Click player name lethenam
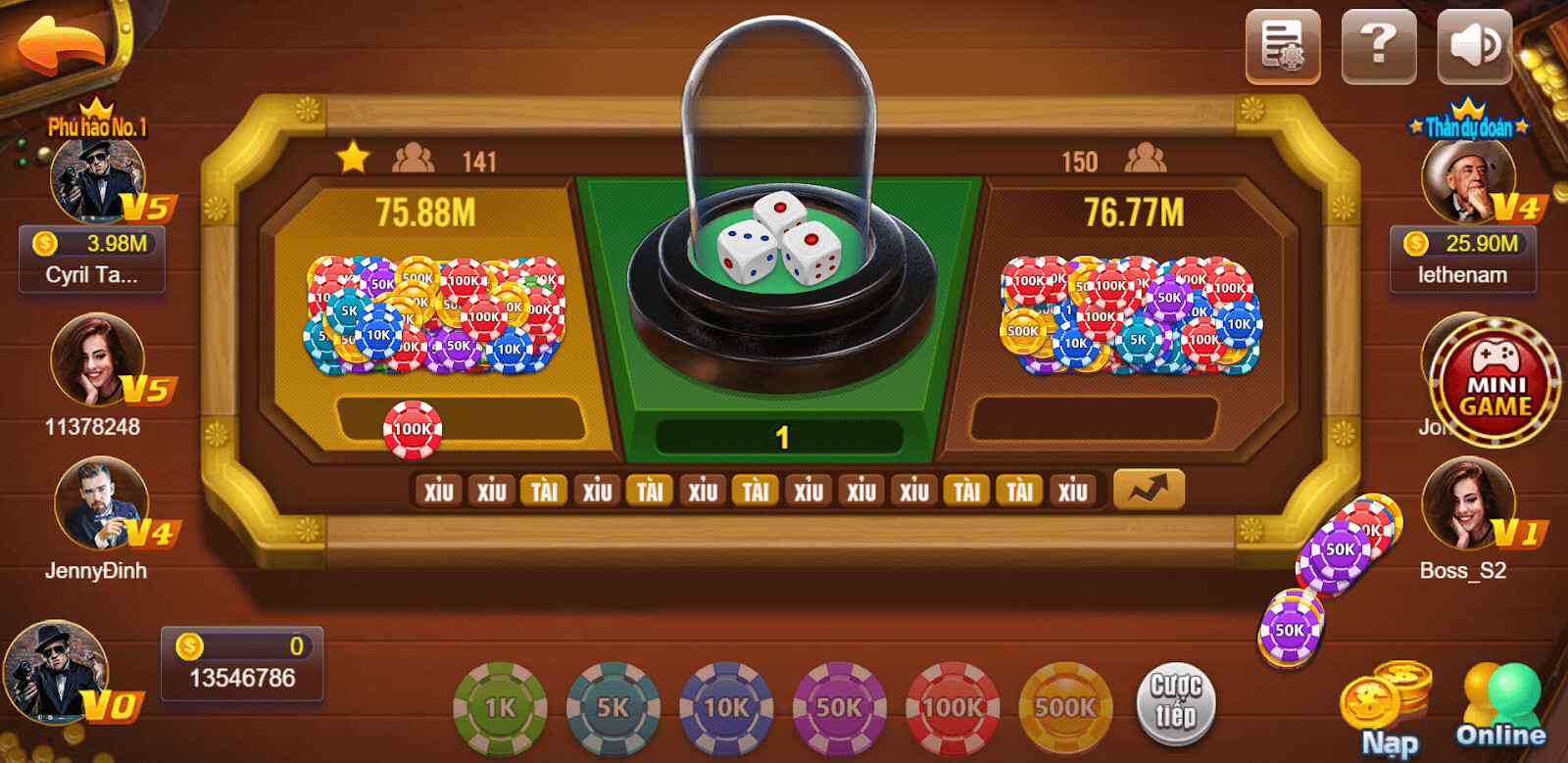 coord(1463,275)
